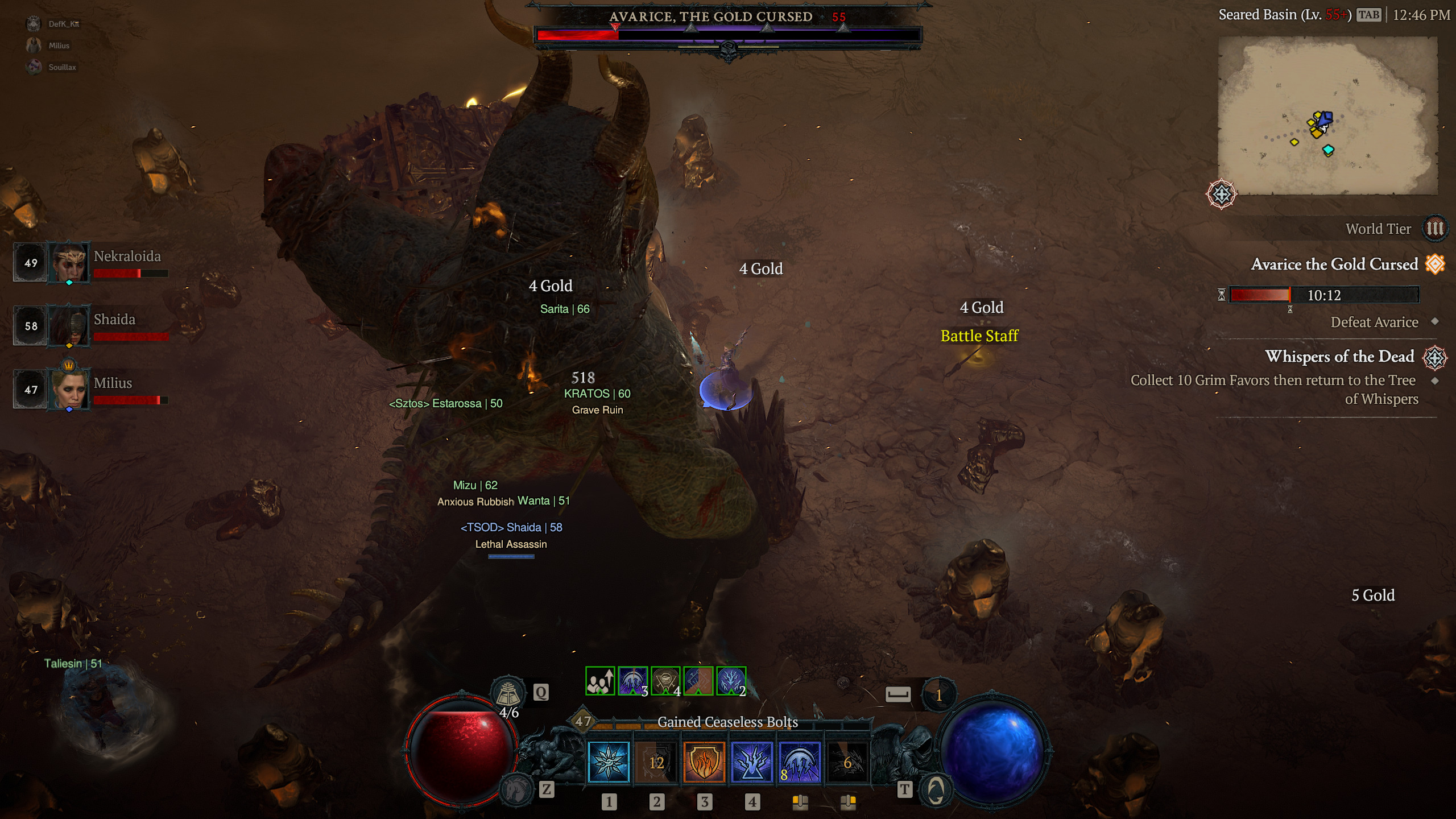The image size is (1456, 819).
Task: Click the Whispers compass icon beside minimap
Action: coord(1221,195)
